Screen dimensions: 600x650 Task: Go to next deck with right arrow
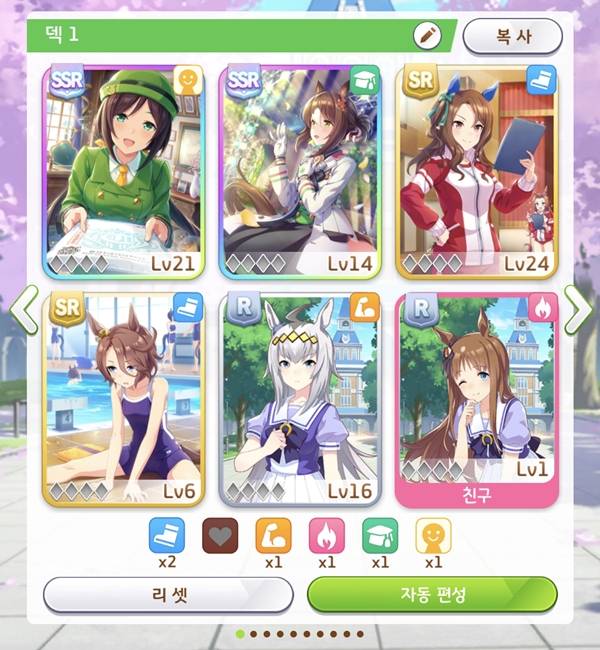pyautogui.click(x=577, y=309)
